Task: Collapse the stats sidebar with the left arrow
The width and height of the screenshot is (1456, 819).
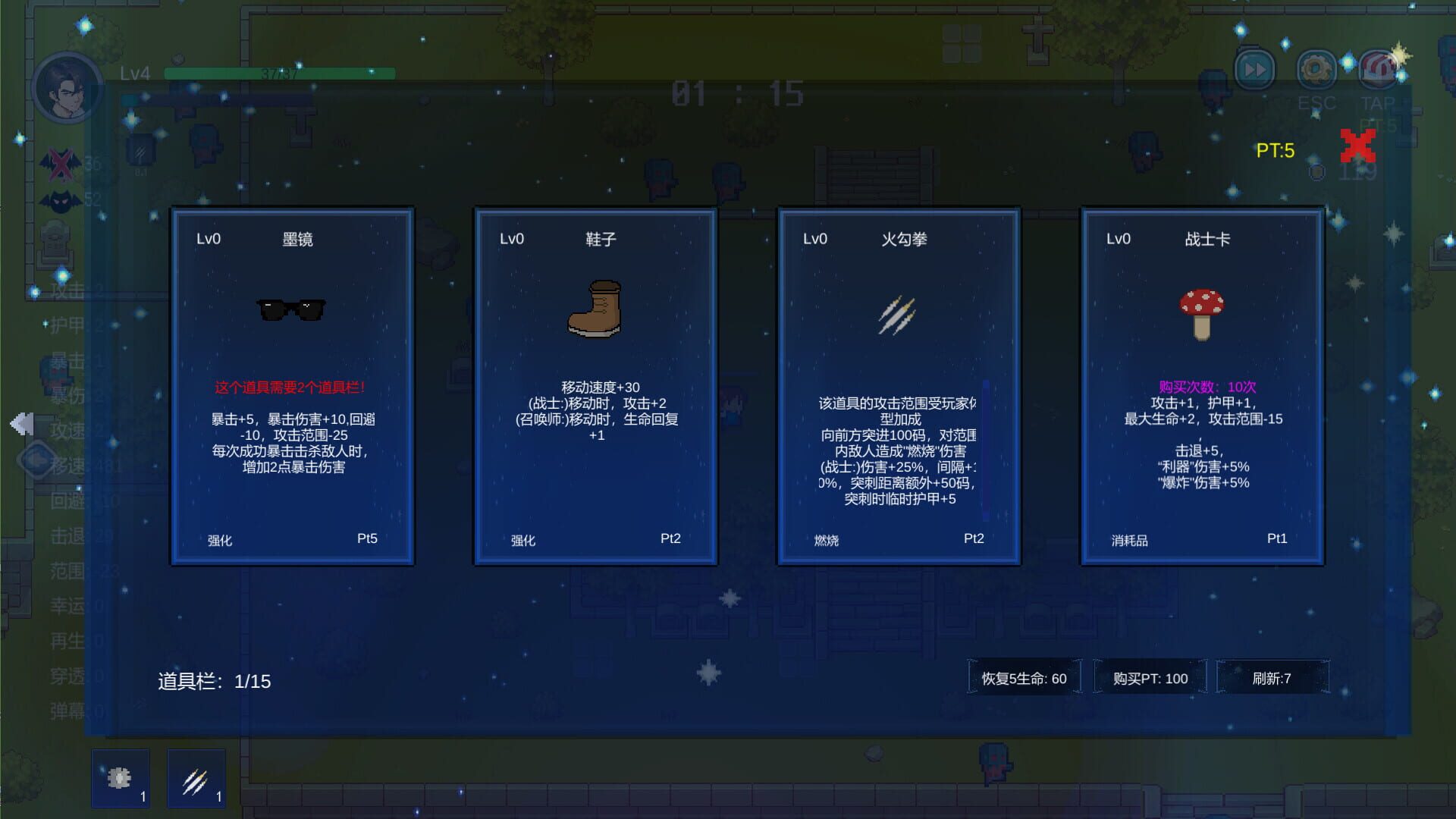Action: [x=21, y=423]
